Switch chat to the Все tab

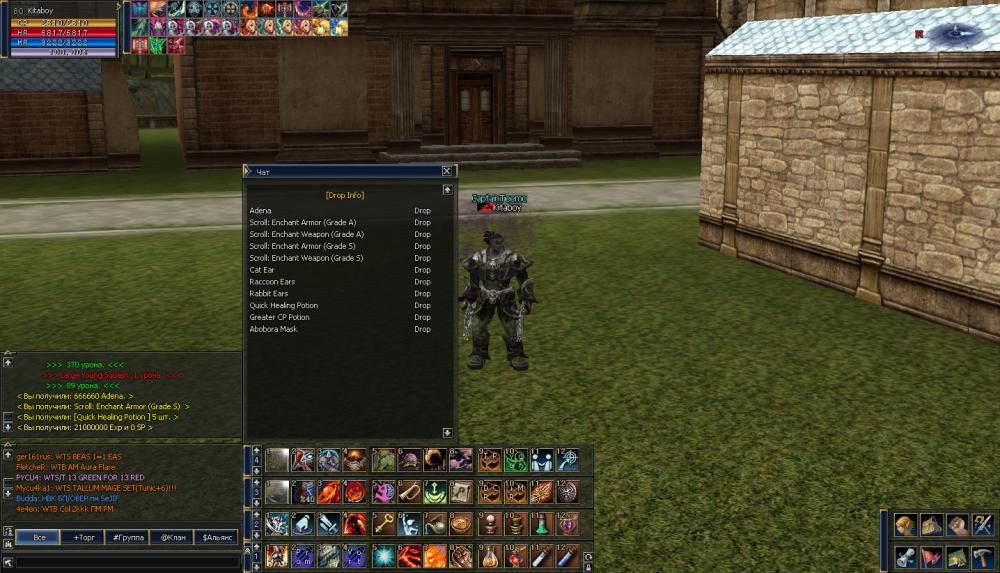(38, 537)
